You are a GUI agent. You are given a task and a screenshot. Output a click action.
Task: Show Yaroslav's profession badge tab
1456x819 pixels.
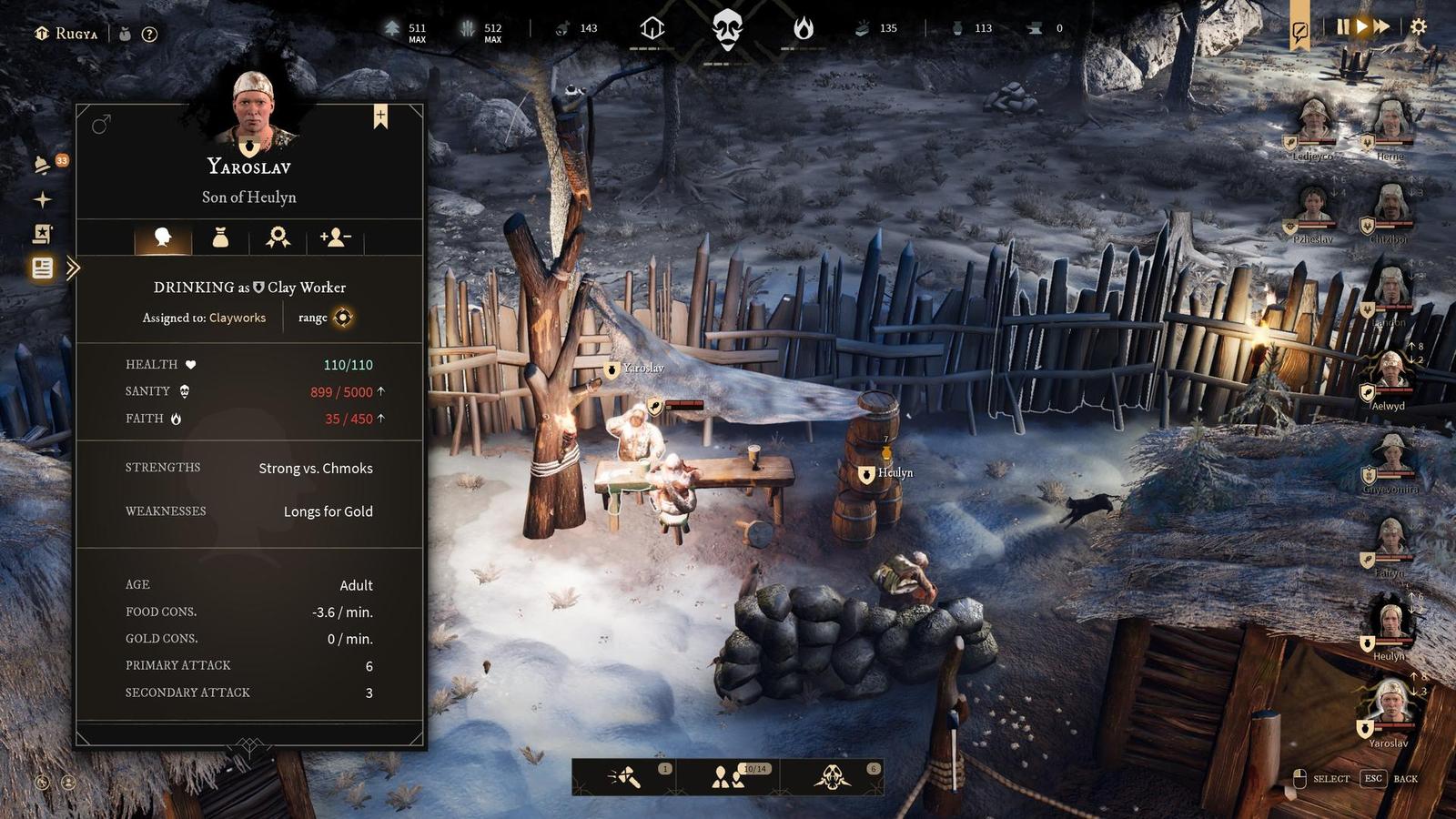click(x=278, y=238)
